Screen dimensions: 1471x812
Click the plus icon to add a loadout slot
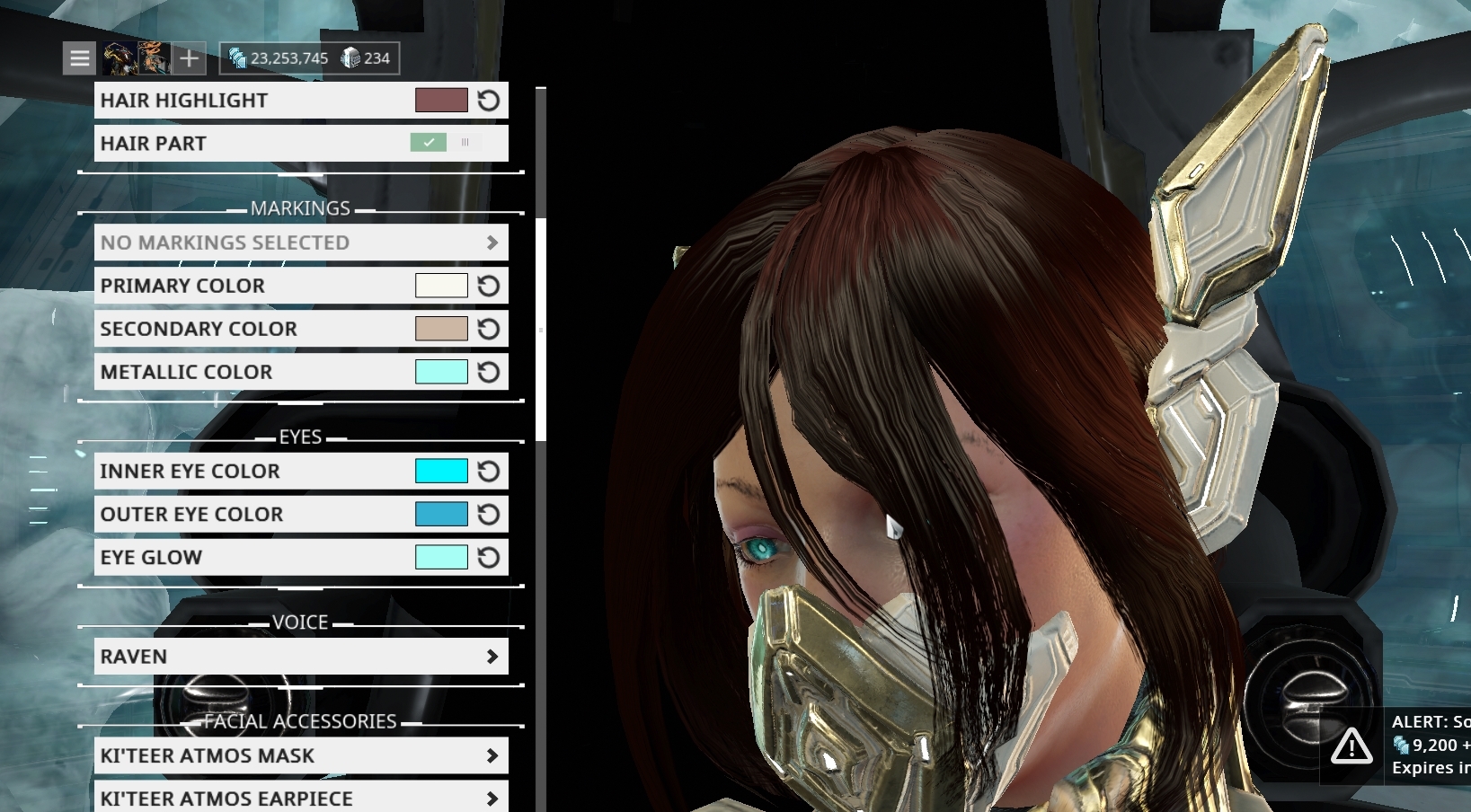click(x=189, y=57)
